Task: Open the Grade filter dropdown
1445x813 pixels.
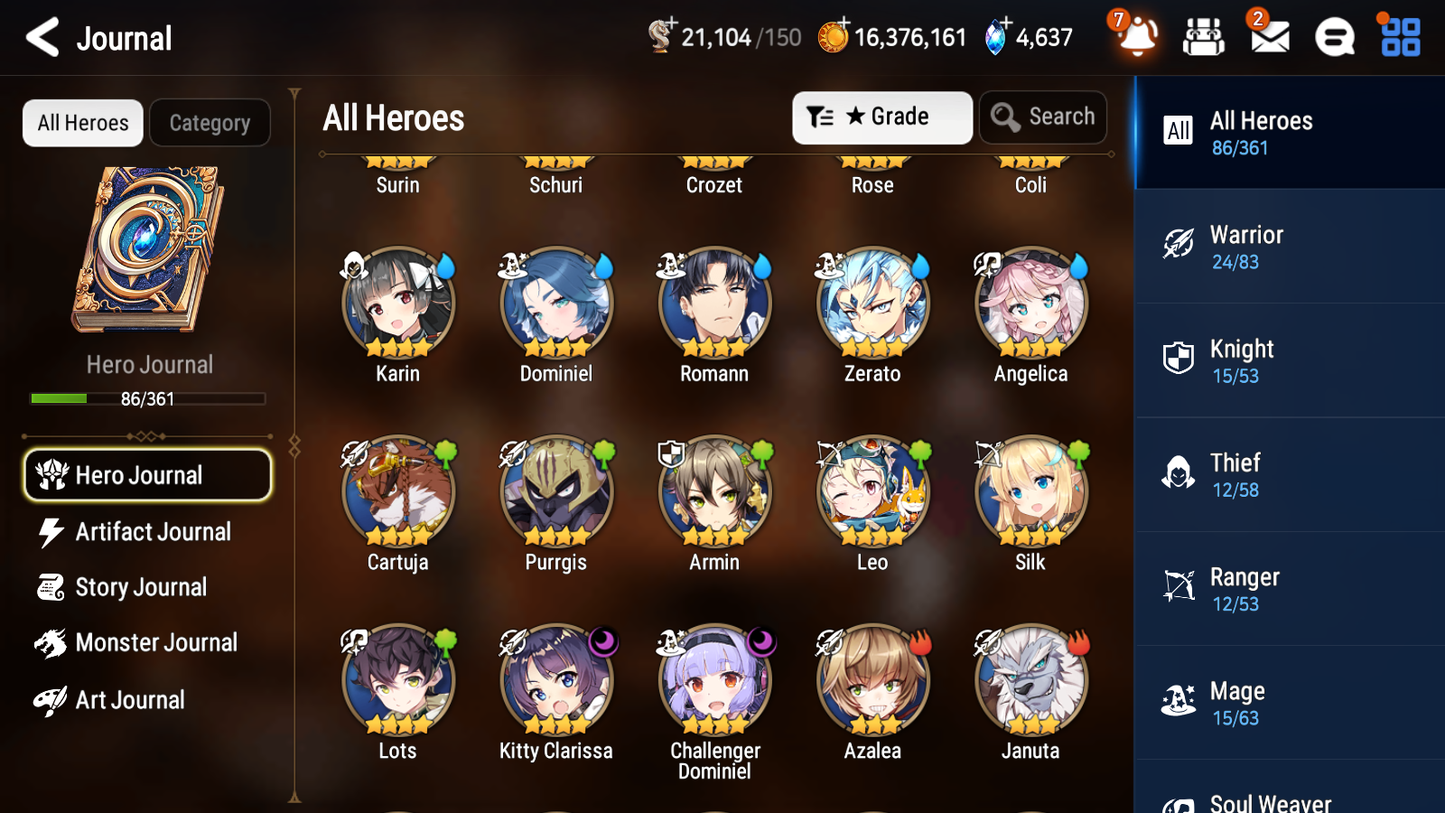Action: tap(882, 117)
